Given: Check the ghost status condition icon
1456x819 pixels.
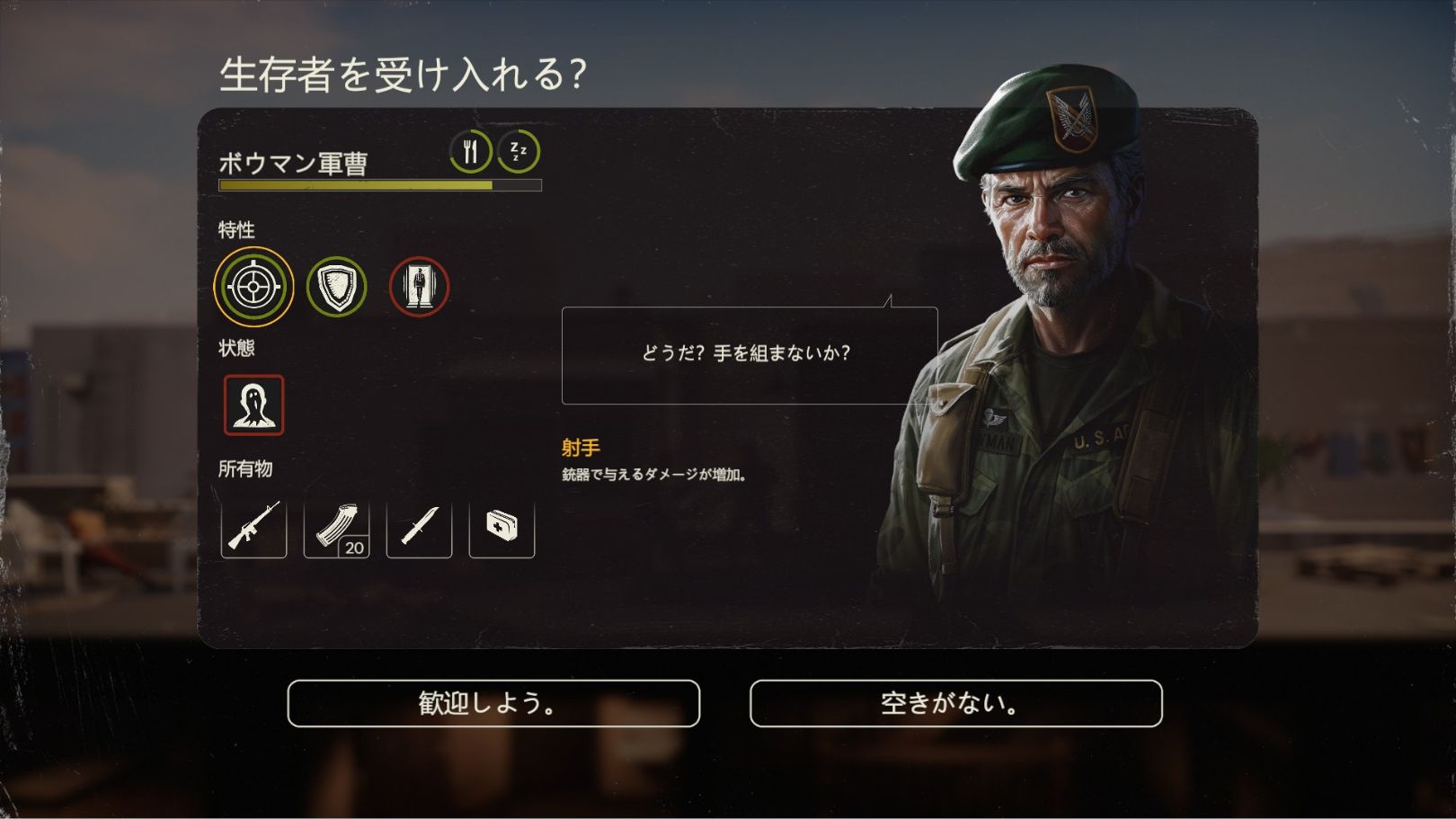Looking at the screenshot, I should pos(253,405).
